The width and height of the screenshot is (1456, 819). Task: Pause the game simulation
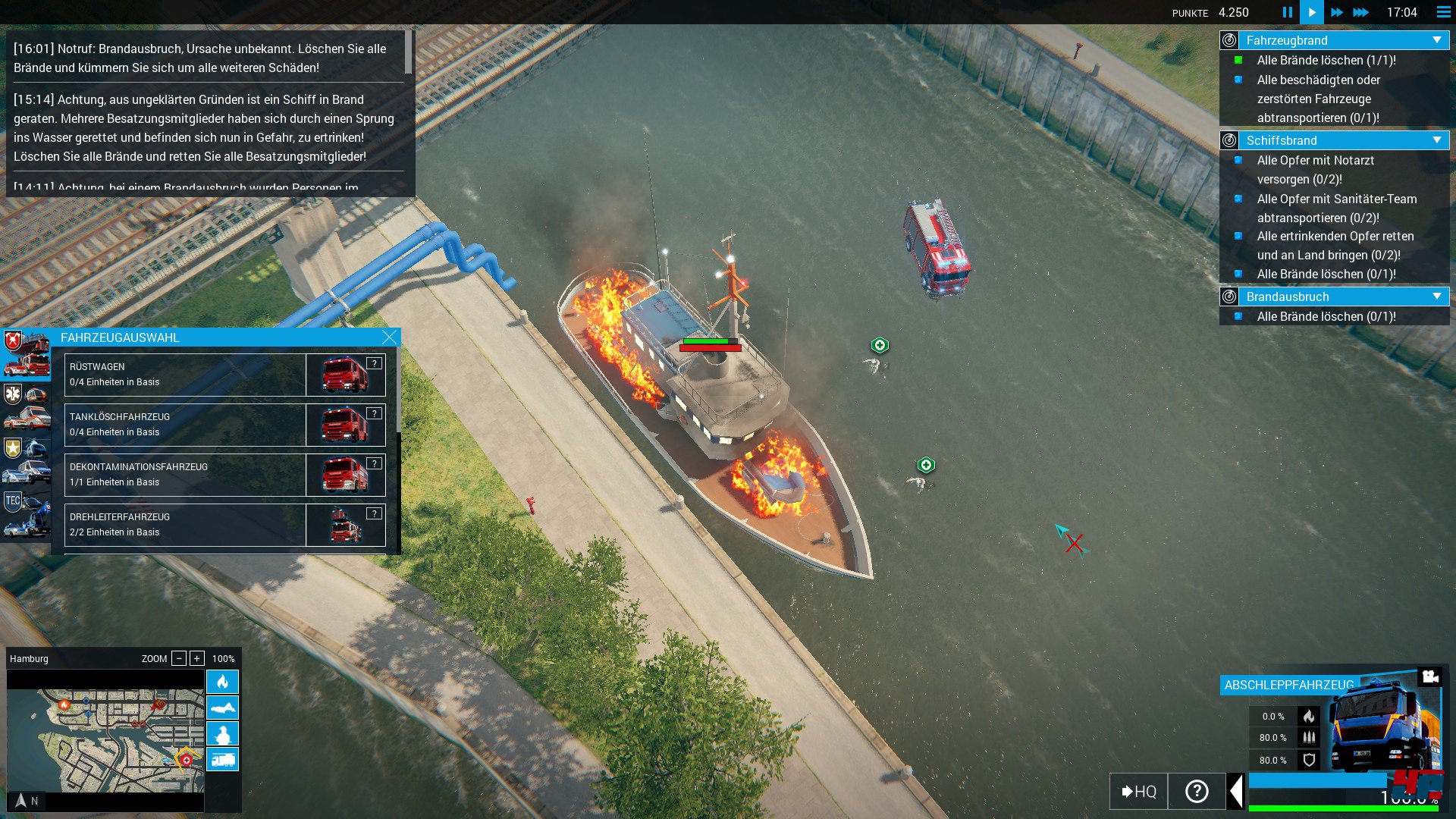pyautogui.click(x=1287, y=12)
